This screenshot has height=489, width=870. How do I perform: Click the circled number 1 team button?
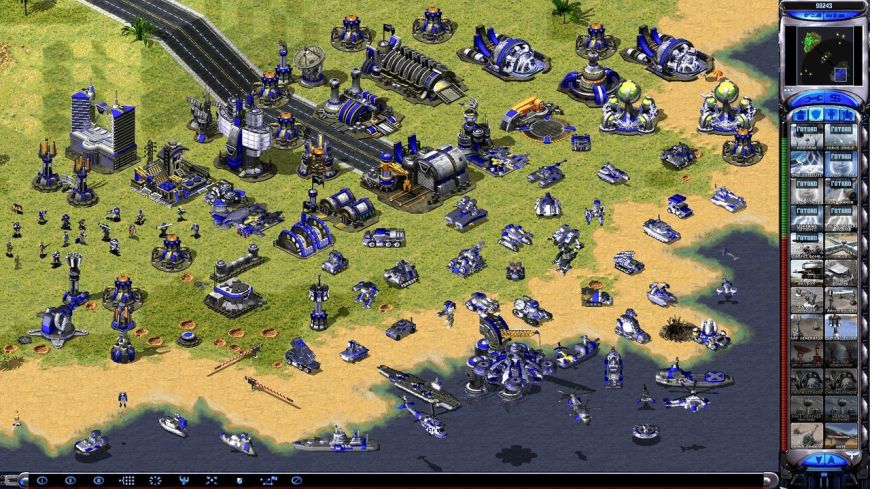[42, 481]
